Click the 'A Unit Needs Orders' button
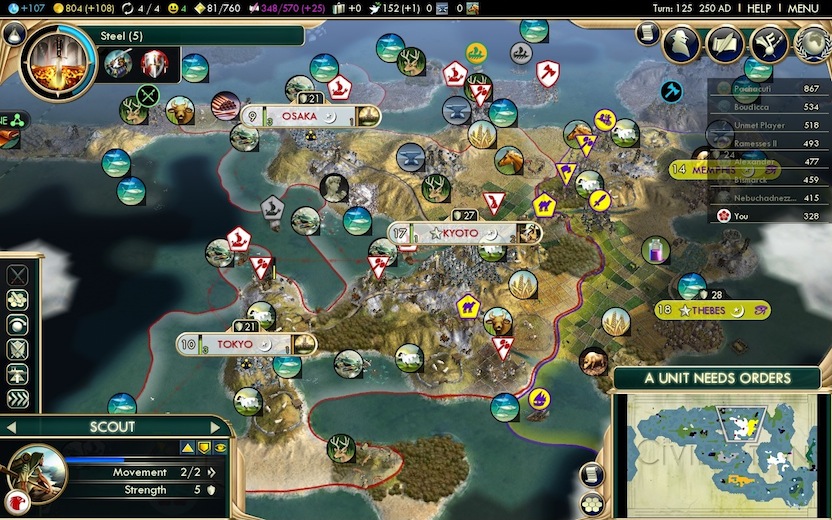 (716, 378)
